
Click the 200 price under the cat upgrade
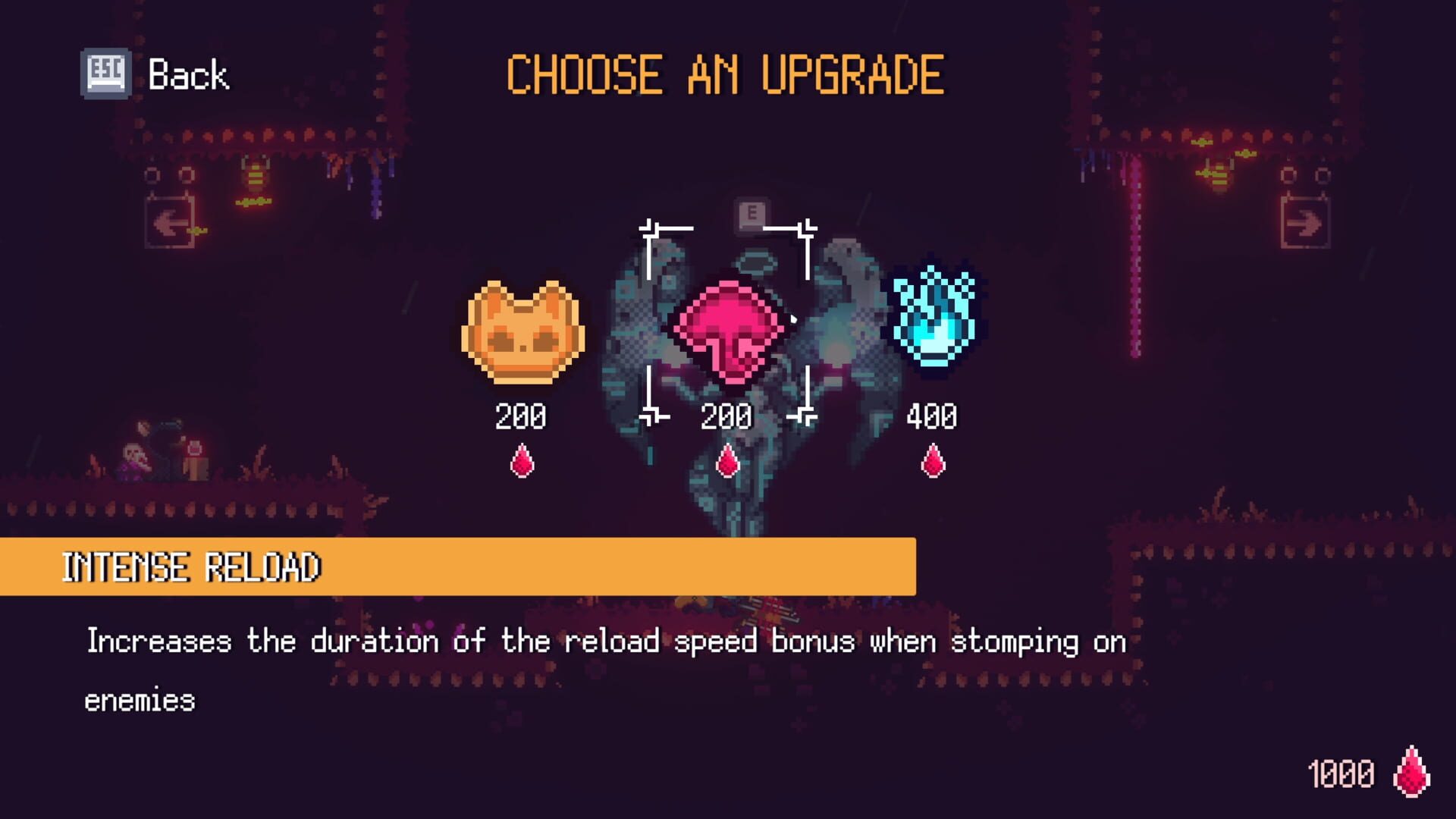click(521, 416)
